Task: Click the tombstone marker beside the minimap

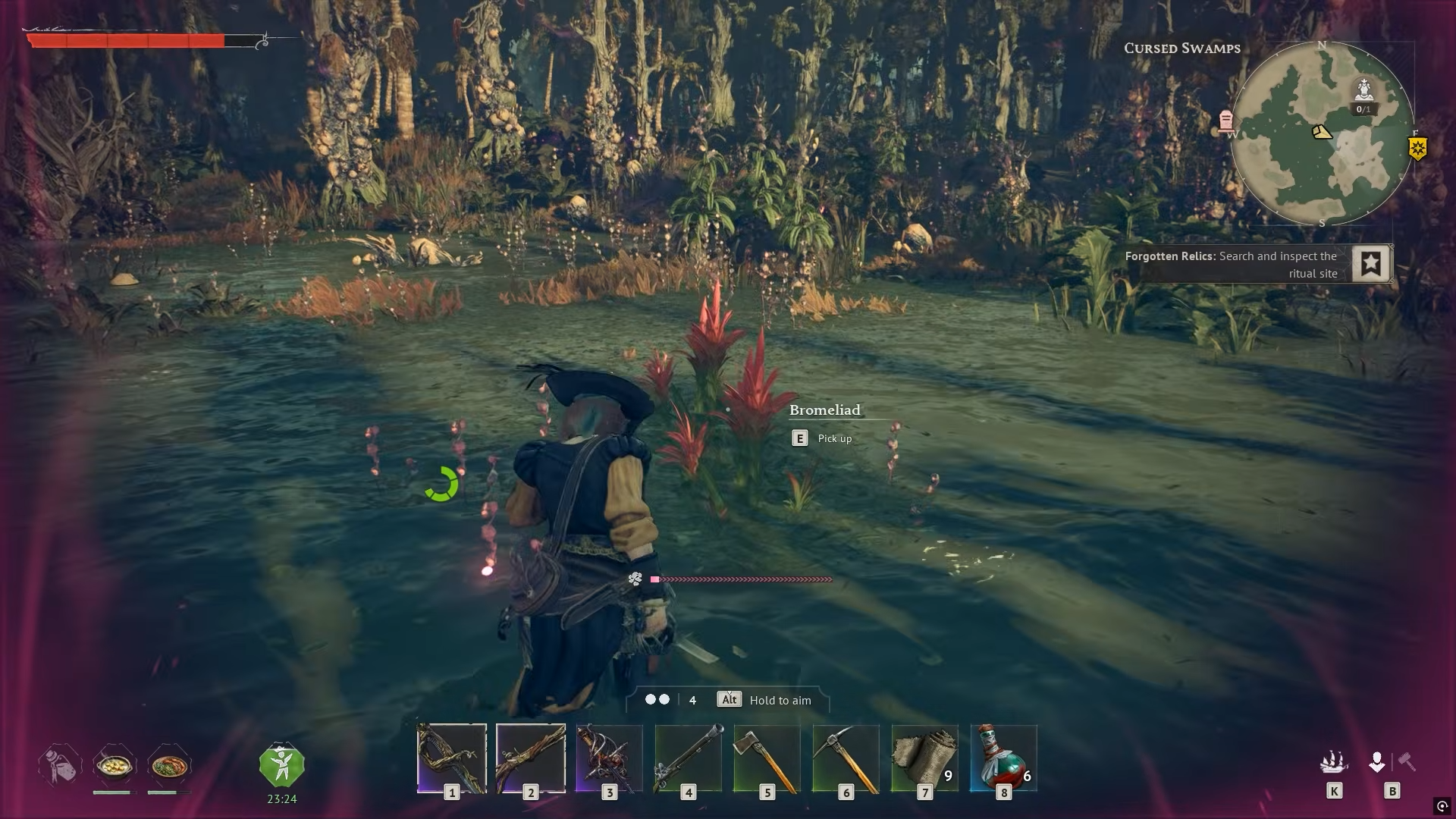Action: click(x=1225, y=121)
